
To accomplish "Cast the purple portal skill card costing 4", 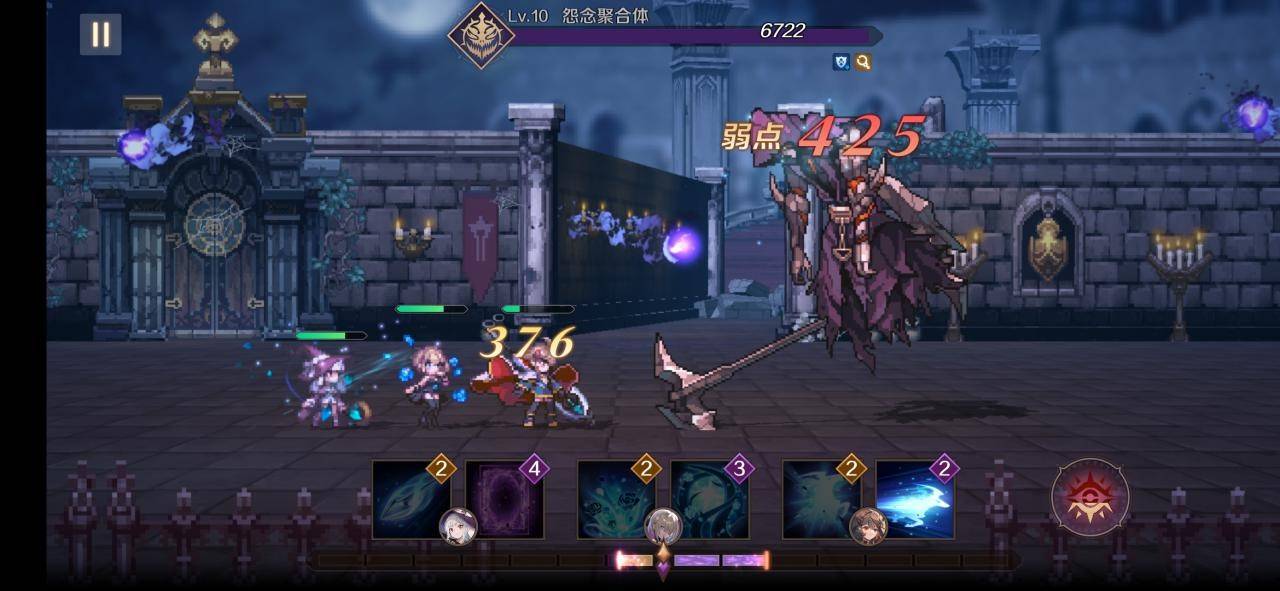I will click(503, 500).
